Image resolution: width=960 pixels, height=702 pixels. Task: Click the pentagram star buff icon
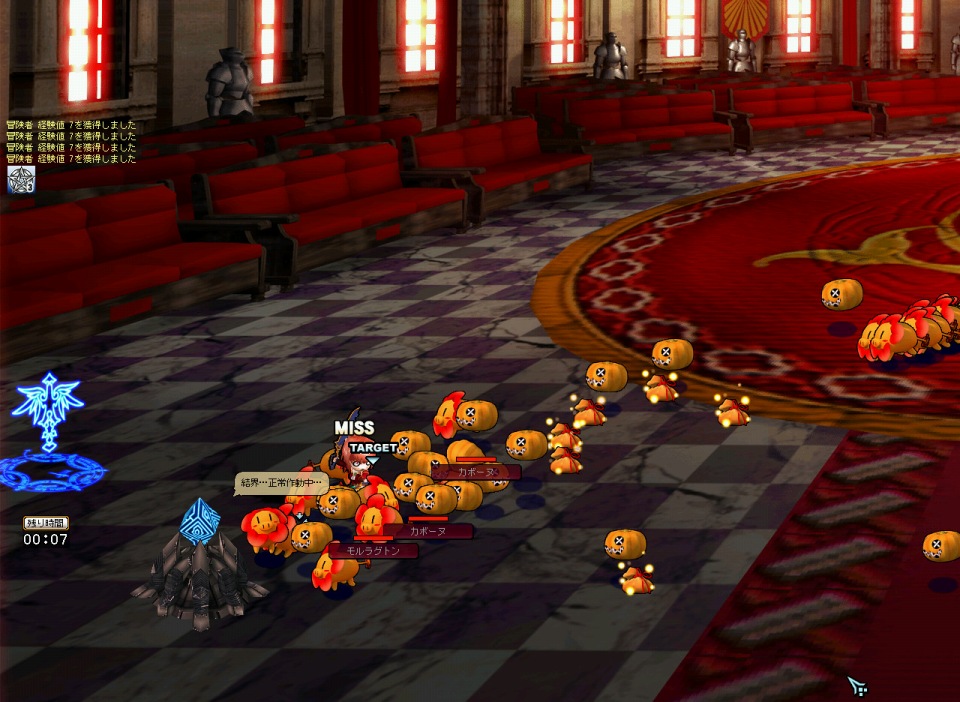tap(21, 179)
